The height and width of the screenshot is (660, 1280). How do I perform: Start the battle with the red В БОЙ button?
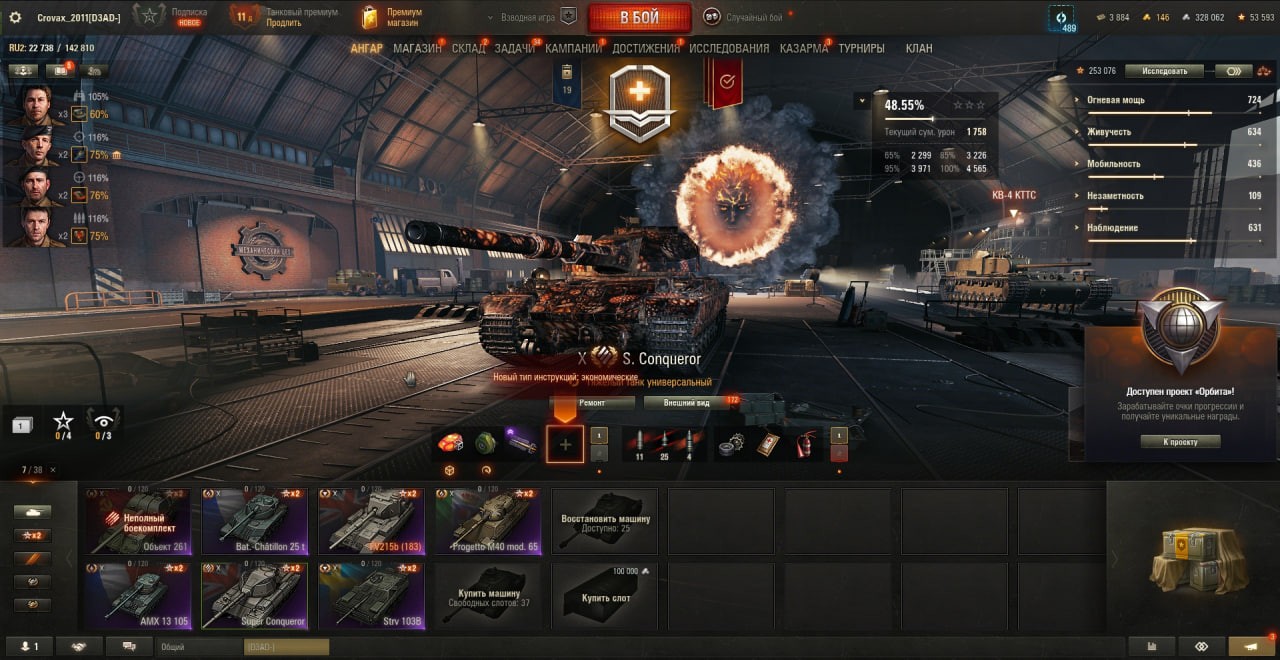(x=639, y=17)
